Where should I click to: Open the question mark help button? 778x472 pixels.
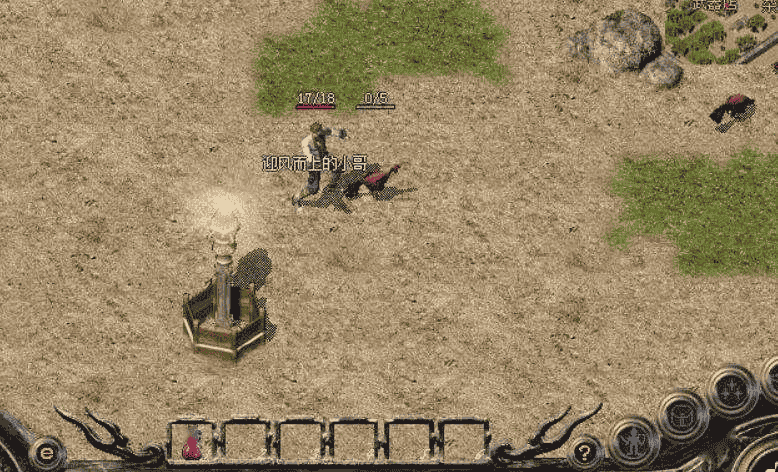pyautogui.click(x=584, y=452)
